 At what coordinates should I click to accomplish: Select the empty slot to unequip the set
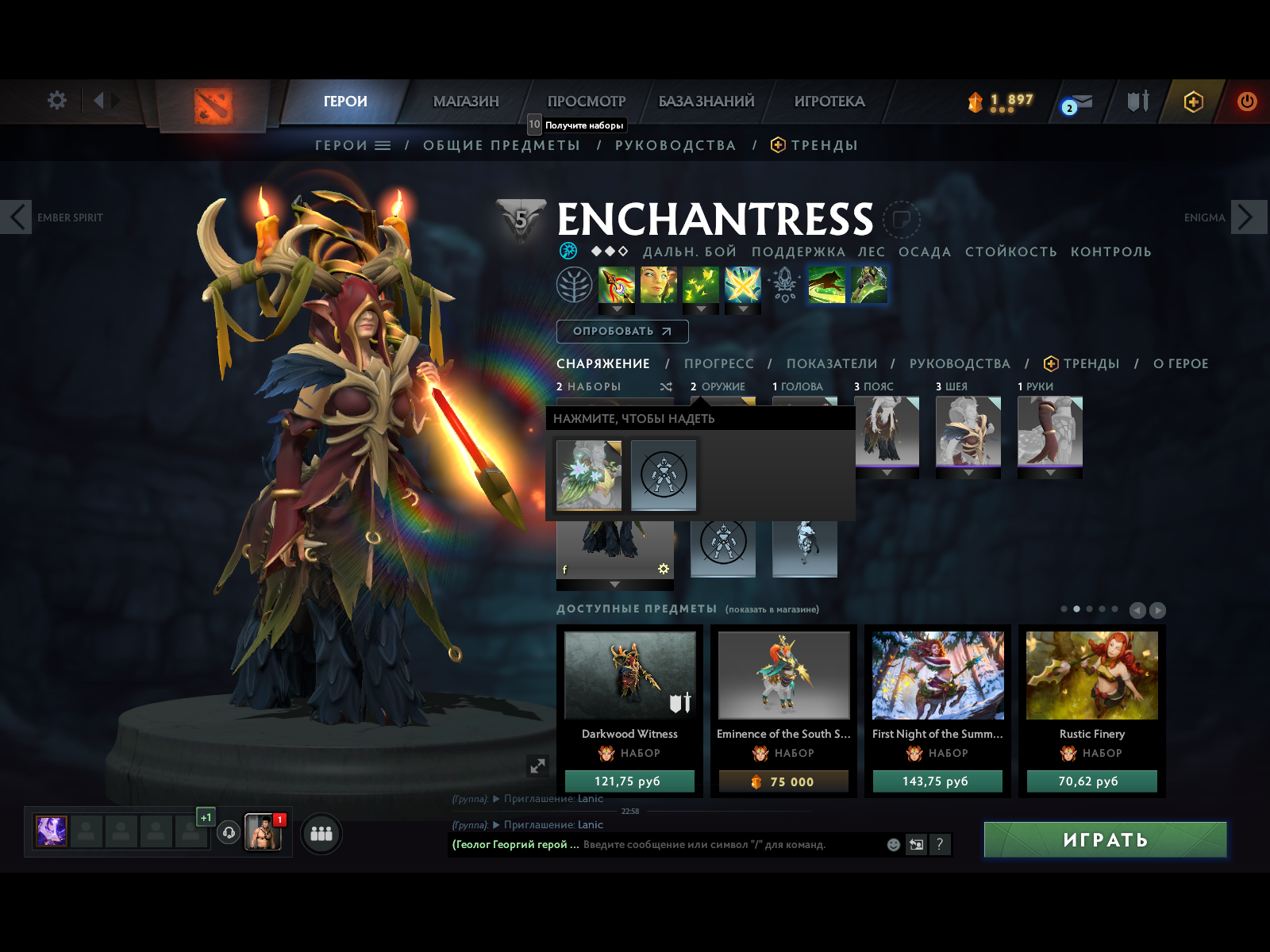coord(664,476)
